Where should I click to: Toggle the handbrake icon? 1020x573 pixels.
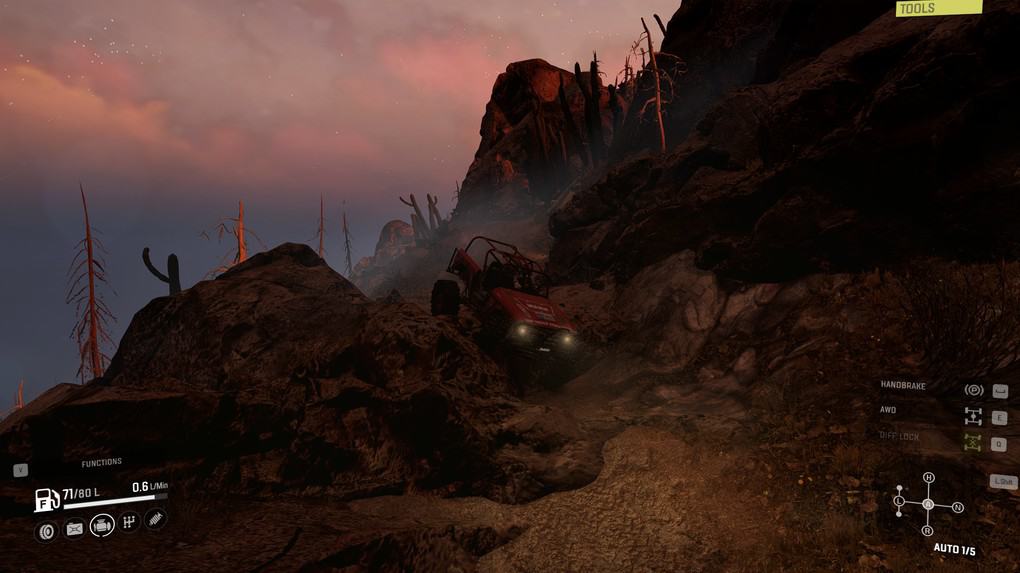coord(972,390)
